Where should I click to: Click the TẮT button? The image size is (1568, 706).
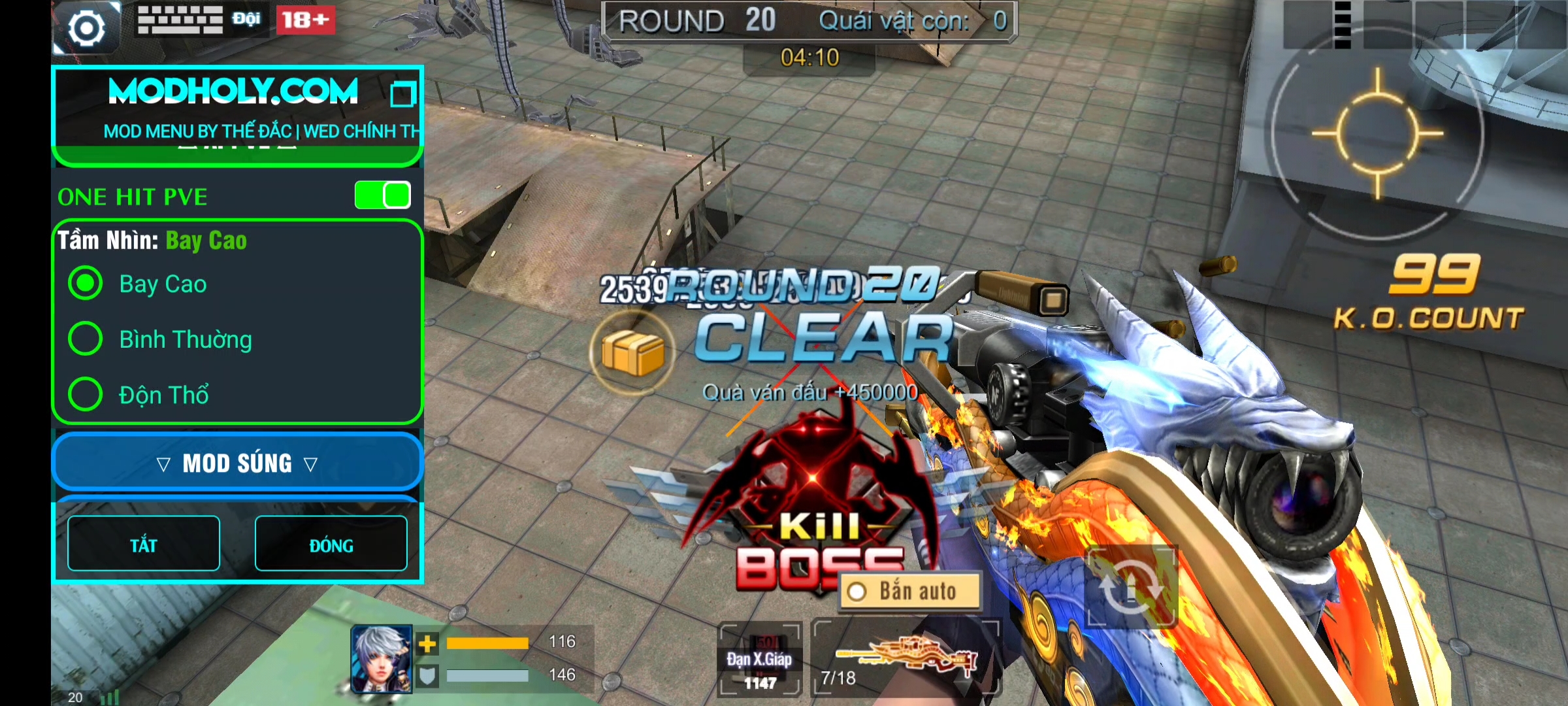tap(144, 544)
